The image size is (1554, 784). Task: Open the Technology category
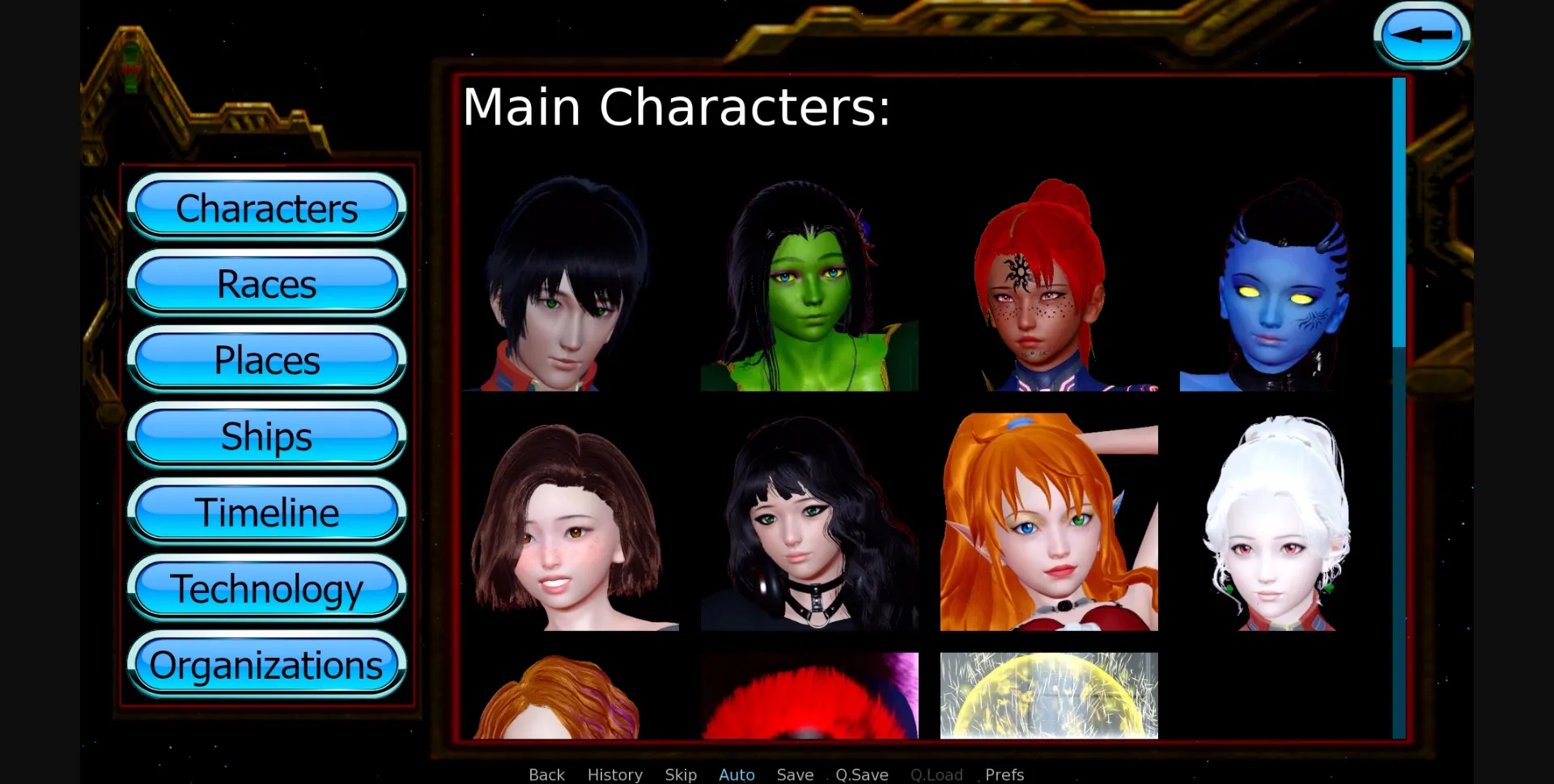pos(266,588)
